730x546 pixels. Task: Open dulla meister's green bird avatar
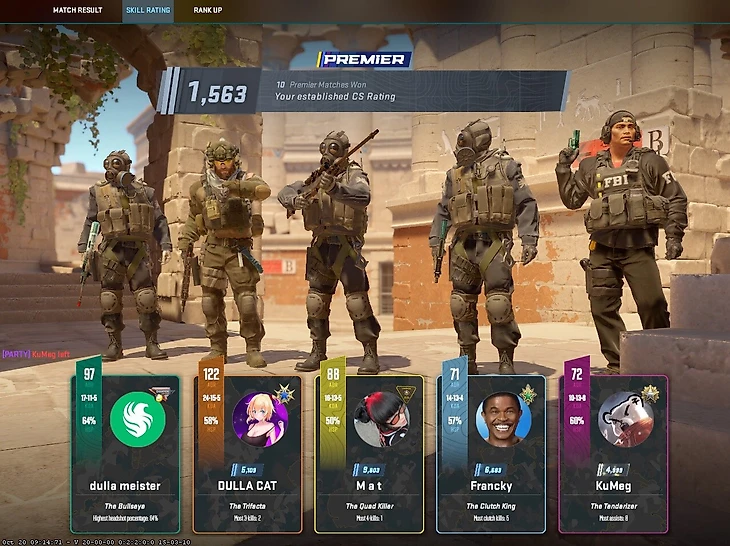137,418
